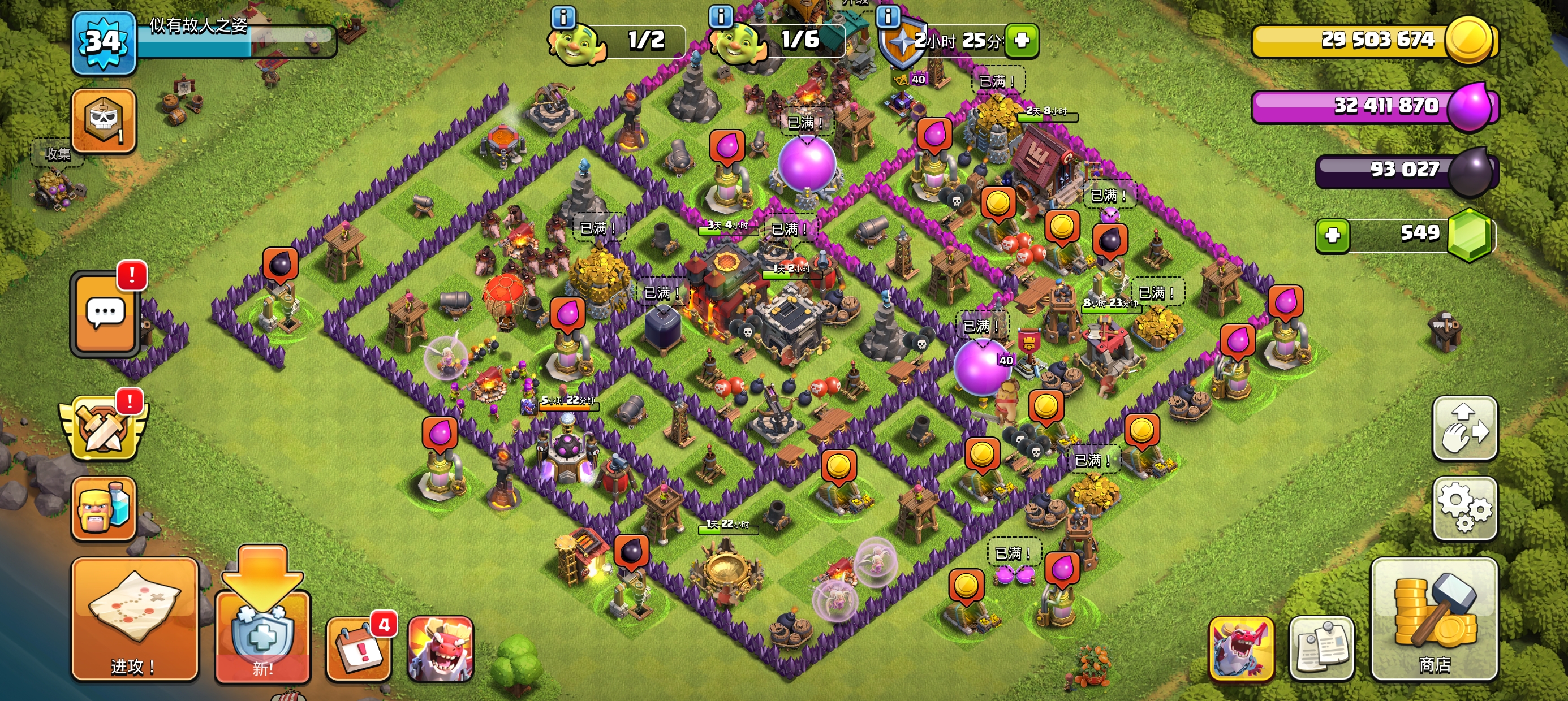Open the layout editor hand-arrows button
Viewport: 1568px width, 701px height.
1464,428
